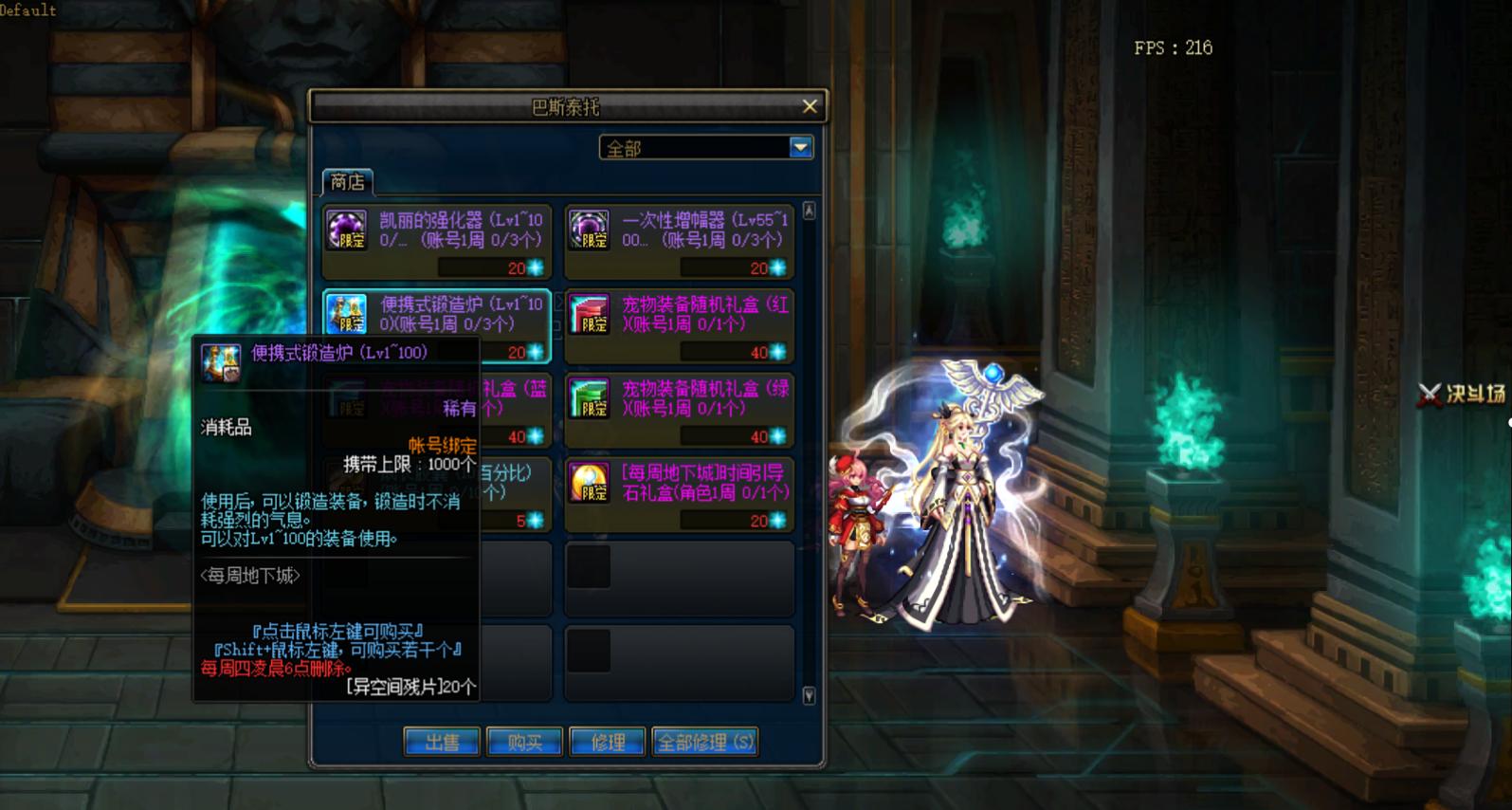Click the green 宠物装备随机礼盒 gift box icon
This screenshot has width=1512, height=810.
click(589, 398)
